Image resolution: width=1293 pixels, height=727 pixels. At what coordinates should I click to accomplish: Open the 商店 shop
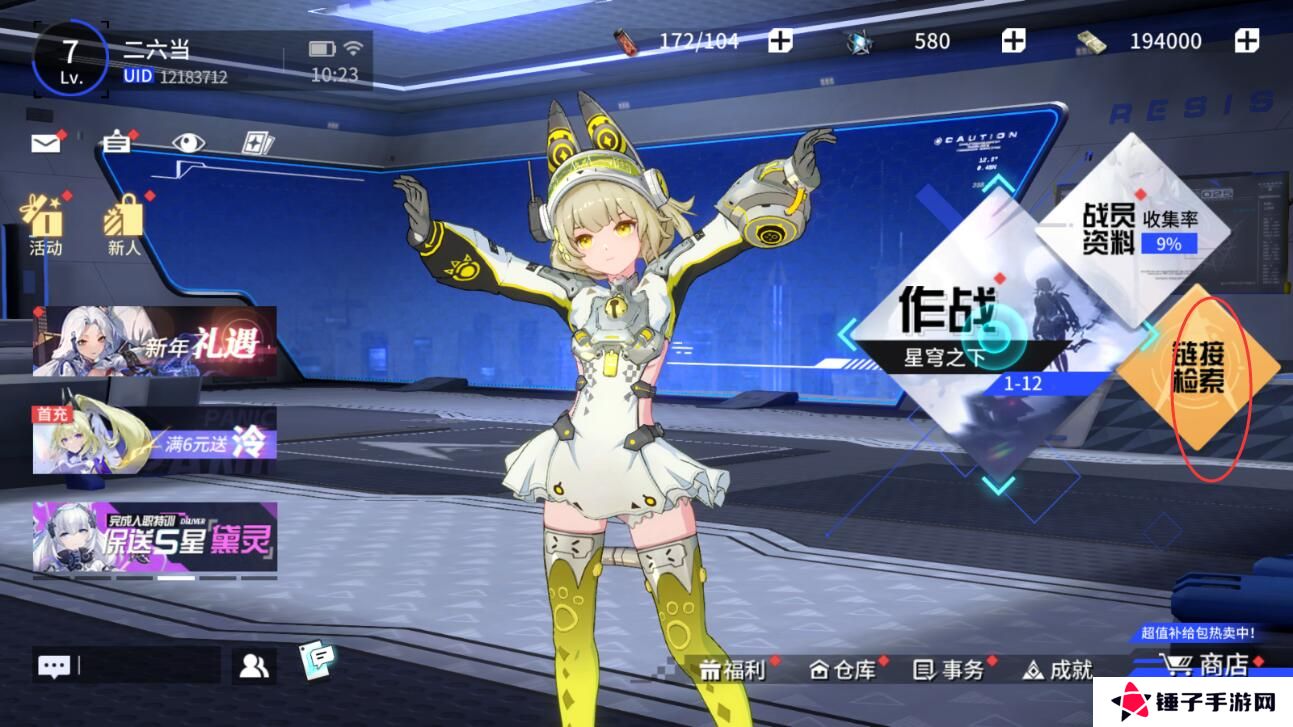[1208, 665]
